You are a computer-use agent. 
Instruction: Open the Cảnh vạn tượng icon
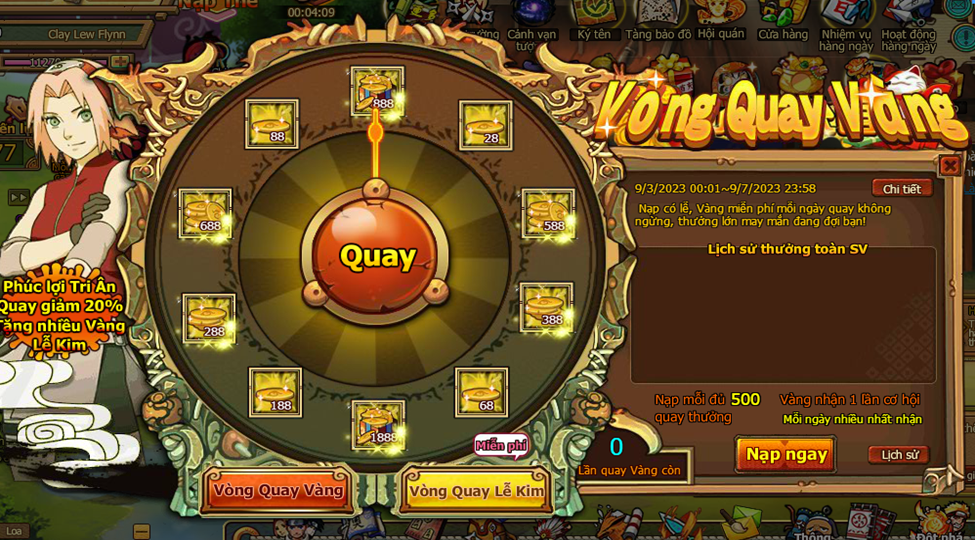tap(532, 24)
